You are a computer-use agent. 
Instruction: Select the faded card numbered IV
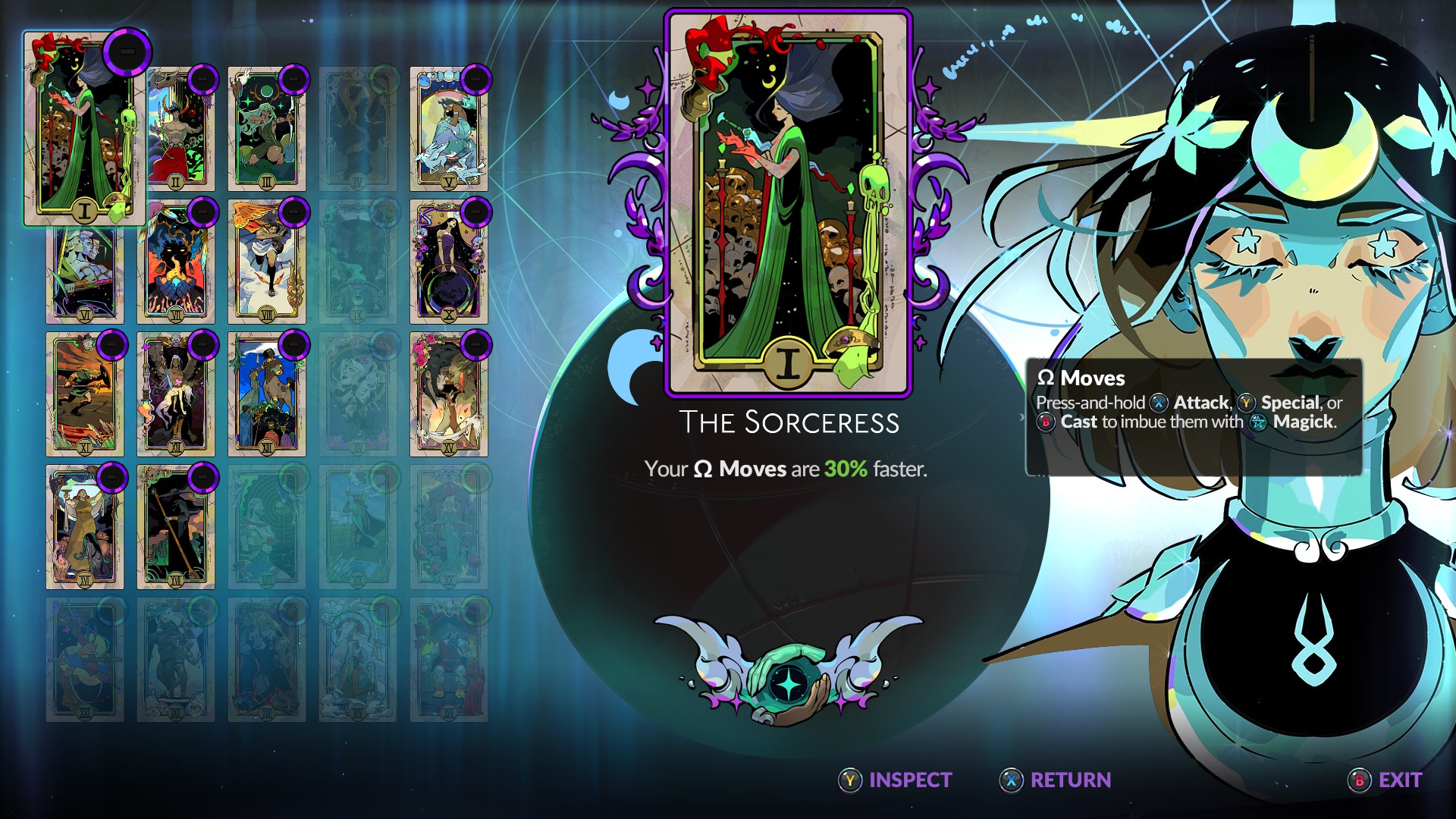[358, 129]
